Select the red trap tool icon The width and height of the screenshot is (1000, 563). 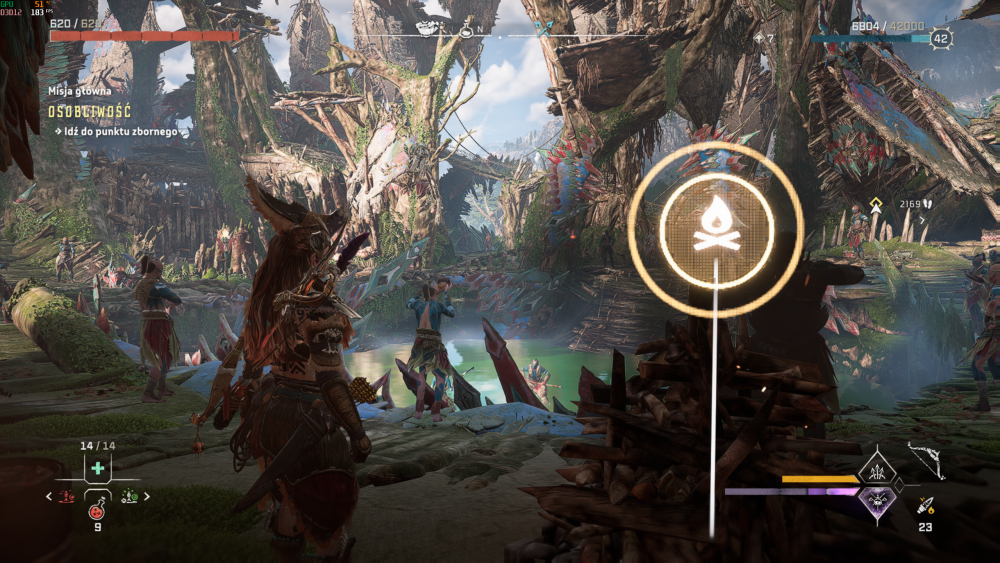pos(65,496)
